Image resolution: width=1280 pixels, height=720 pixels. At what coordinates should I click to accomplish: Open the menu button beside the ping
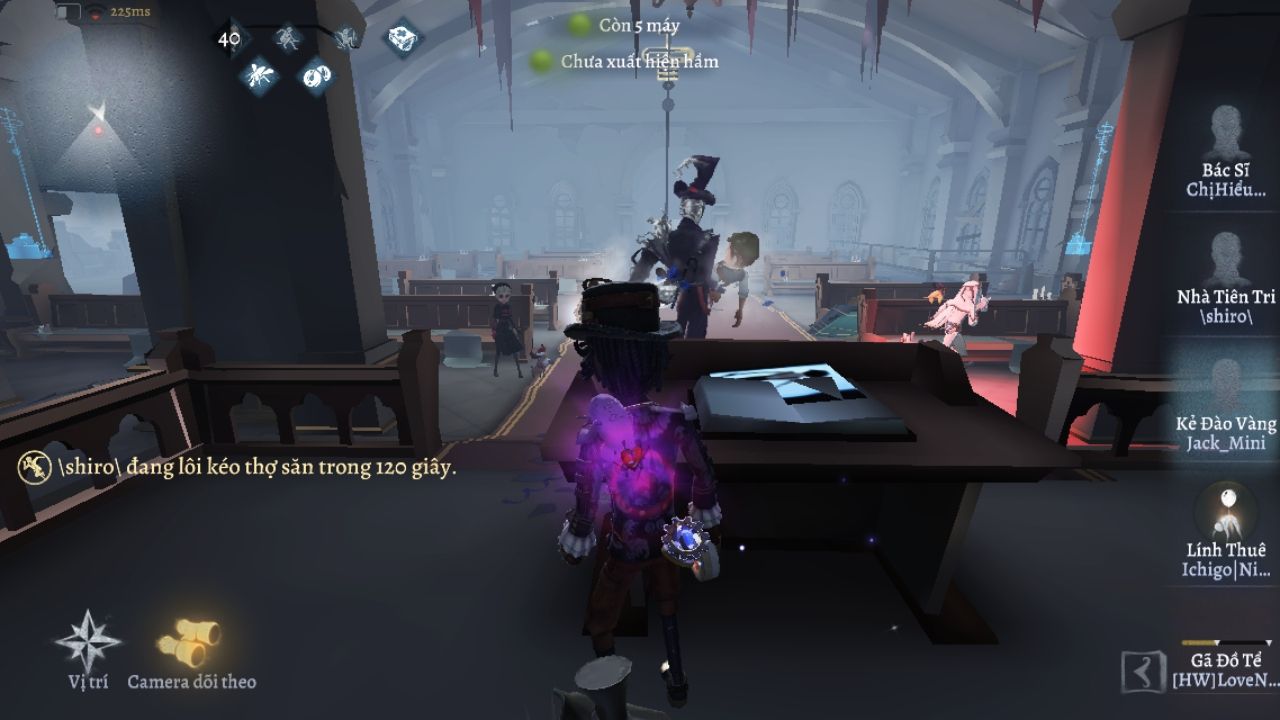pyautogui.click(x=69, y=13)
